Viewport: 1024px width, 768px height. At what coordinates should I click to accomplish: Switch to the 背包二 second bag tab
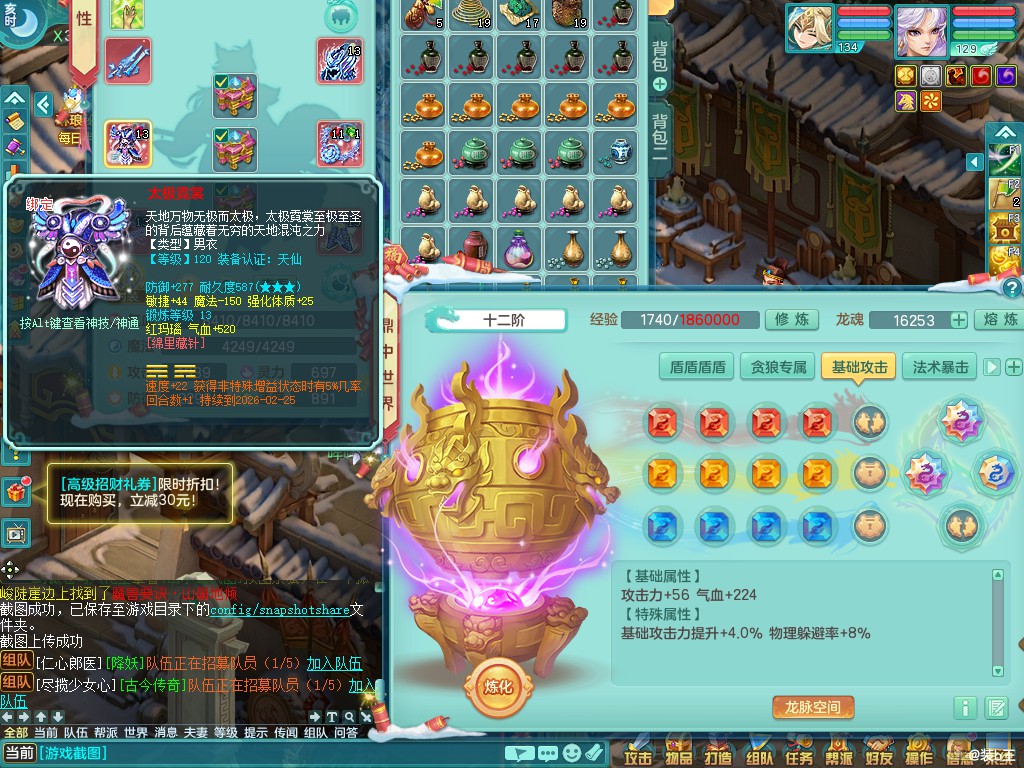[660, 140]
